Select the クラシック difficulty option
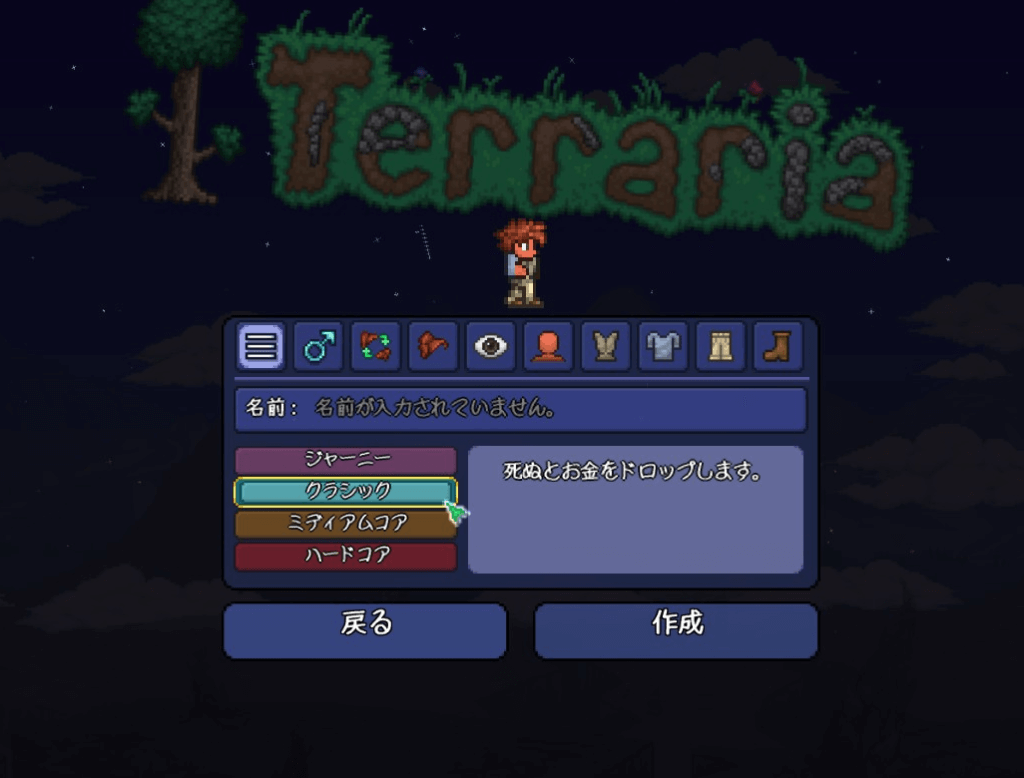The height and width of the screenshot is (778, 1024). pyautogui.click(x=346, y=491)
